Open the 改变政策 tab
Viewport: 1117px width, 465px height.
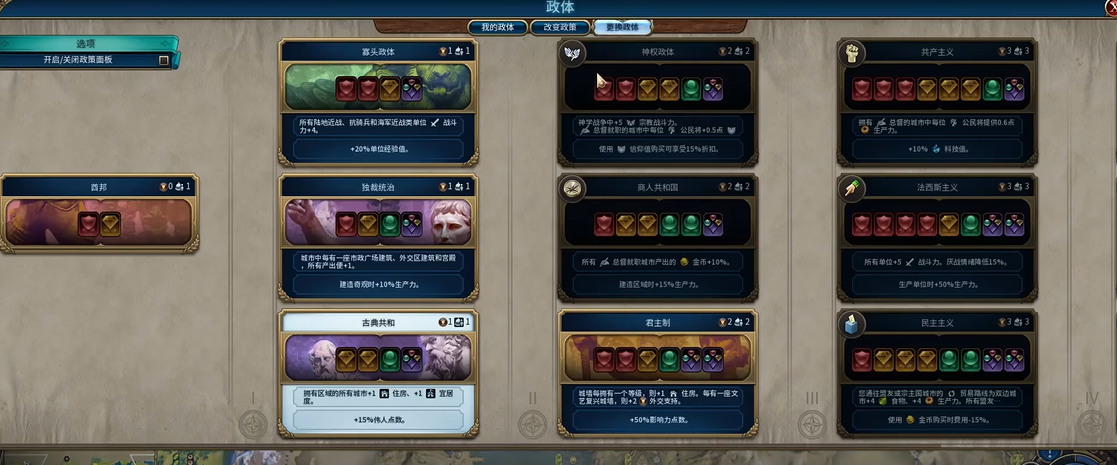tap(559, 27)
